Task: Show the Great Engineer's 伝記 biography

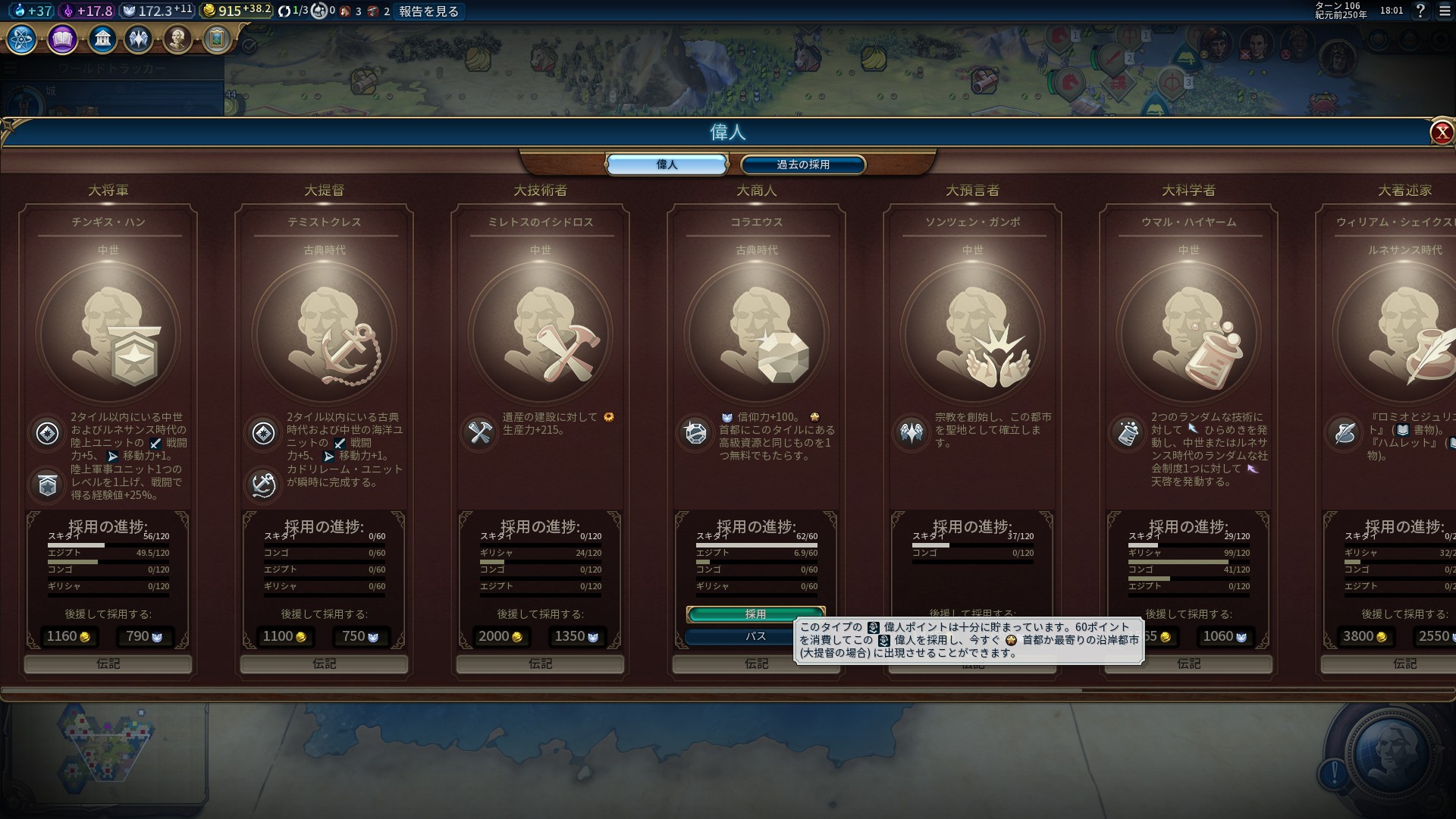Action: [540, 664]
